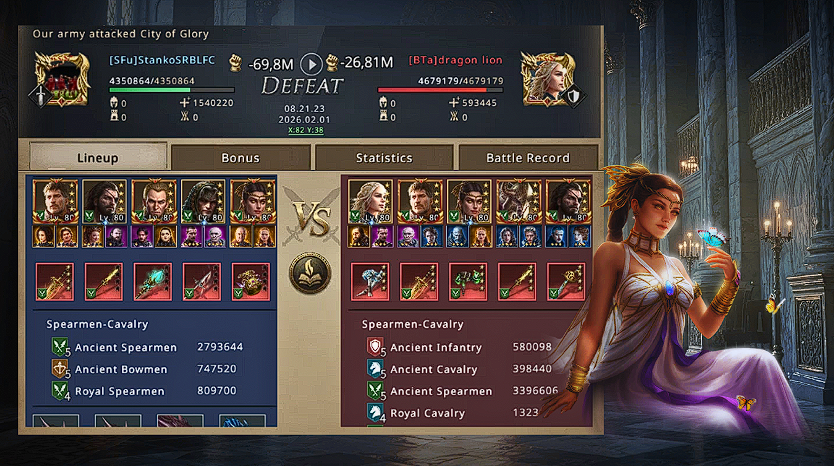Switch to the Lineup tab
The image size is (834, 466).
[97, 157]
